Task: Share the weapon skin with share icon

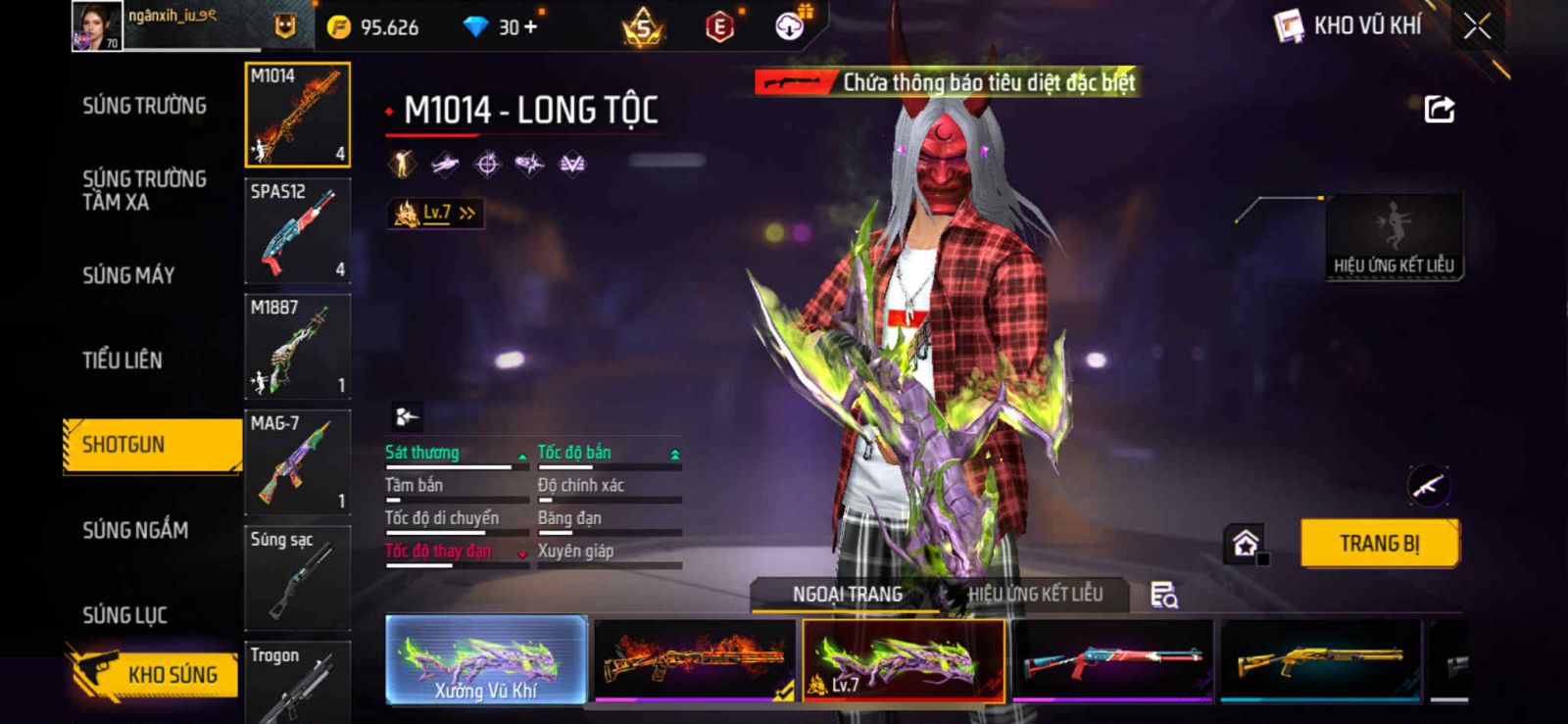Action: point(1439,109)
